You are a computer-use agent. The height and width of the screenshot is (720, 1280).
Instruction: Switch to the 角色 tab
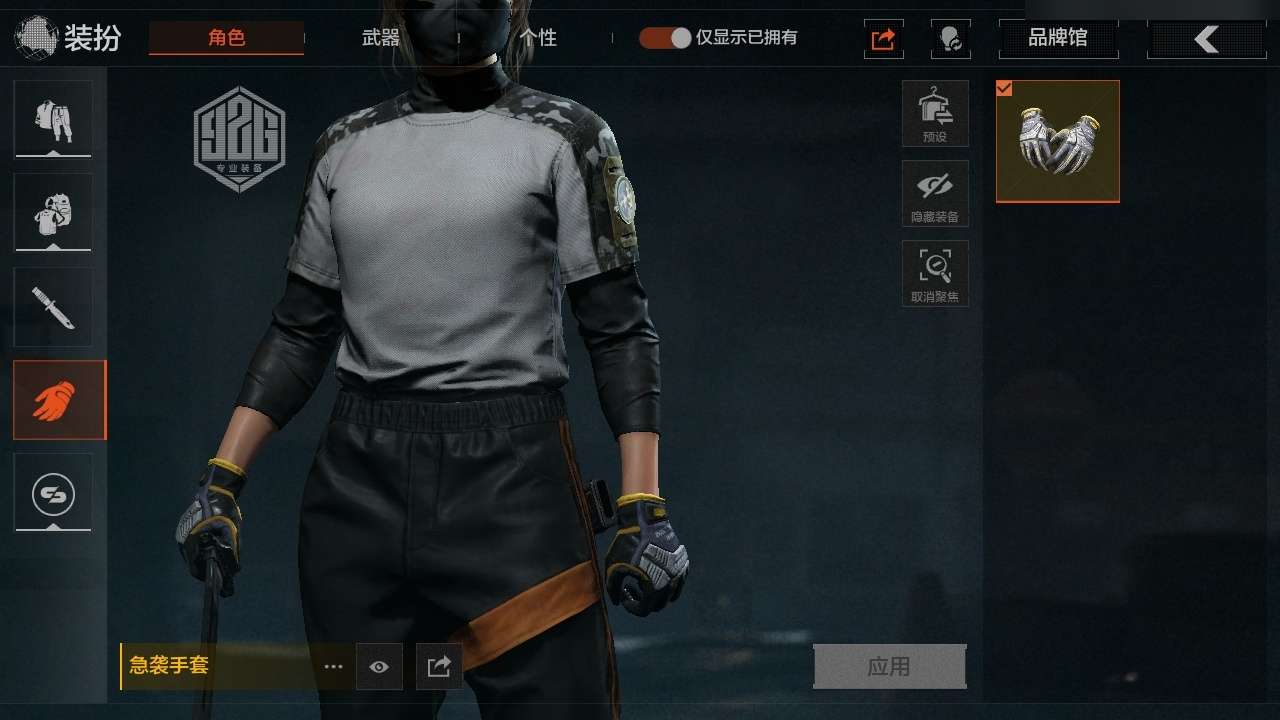tap(226, 38)
